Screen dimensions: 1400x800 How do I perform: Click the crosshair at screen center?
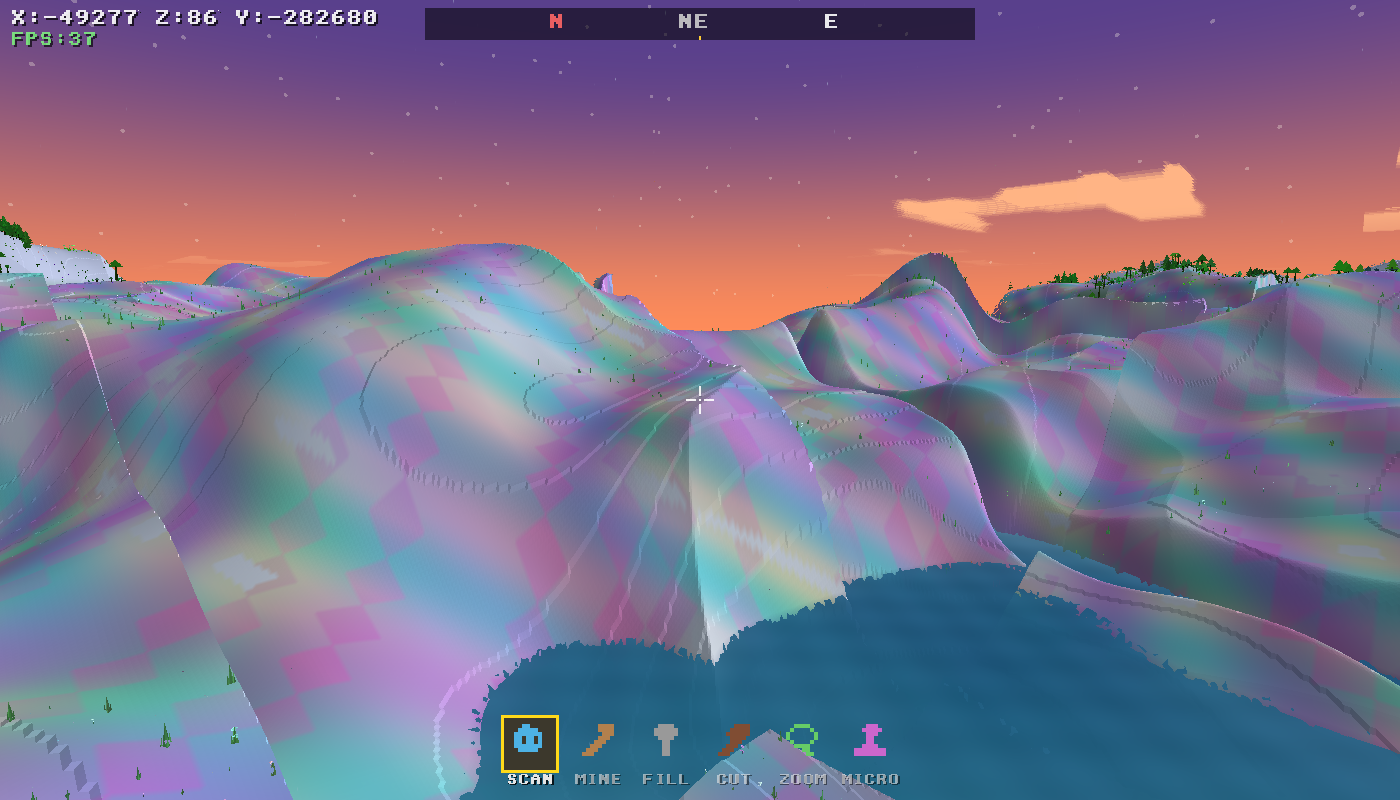point(700,400)
